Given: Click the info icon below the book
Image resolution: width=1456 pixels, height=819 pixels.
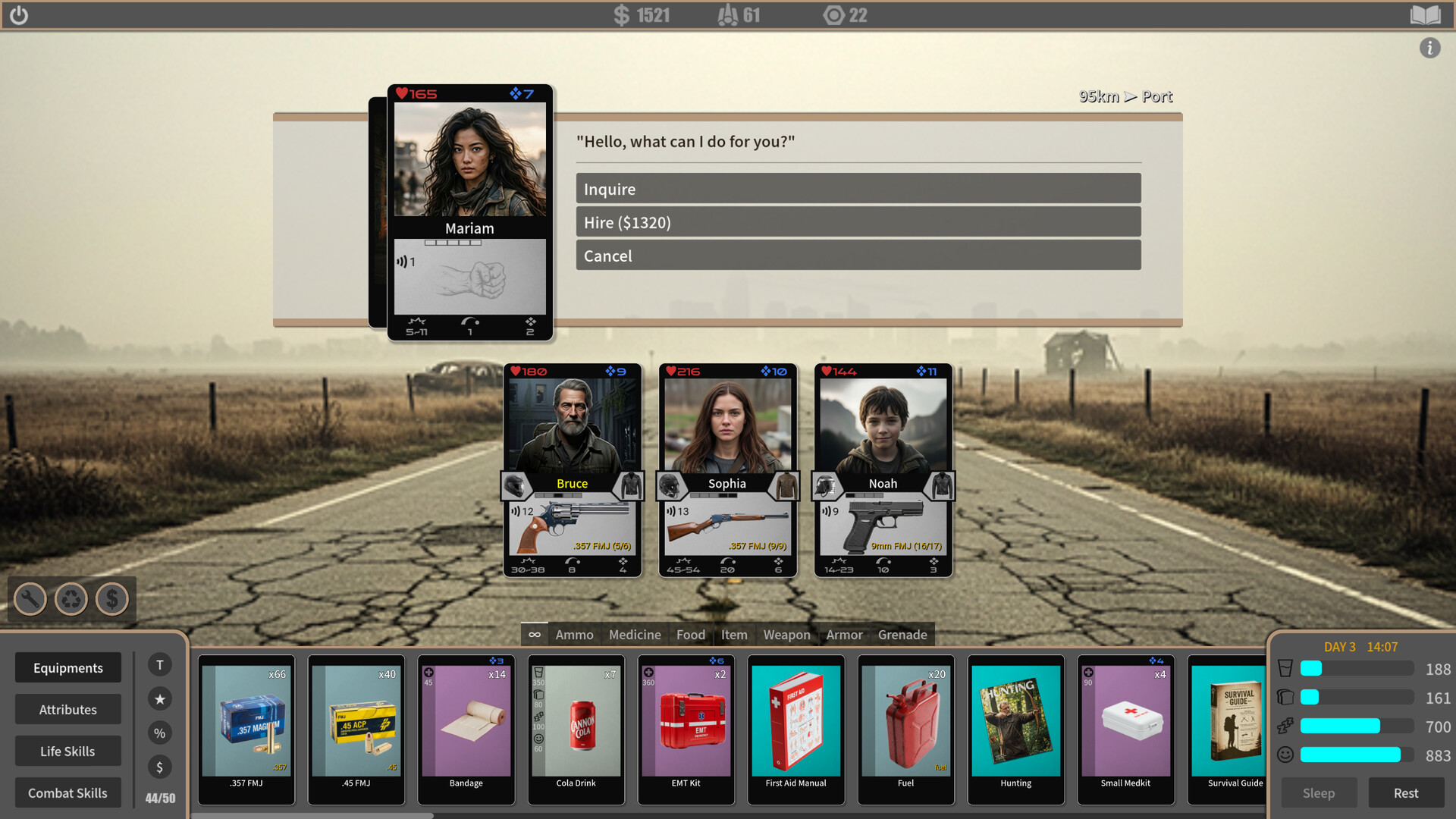Looking at the screenshot, I should click(x=1431, y=48).
